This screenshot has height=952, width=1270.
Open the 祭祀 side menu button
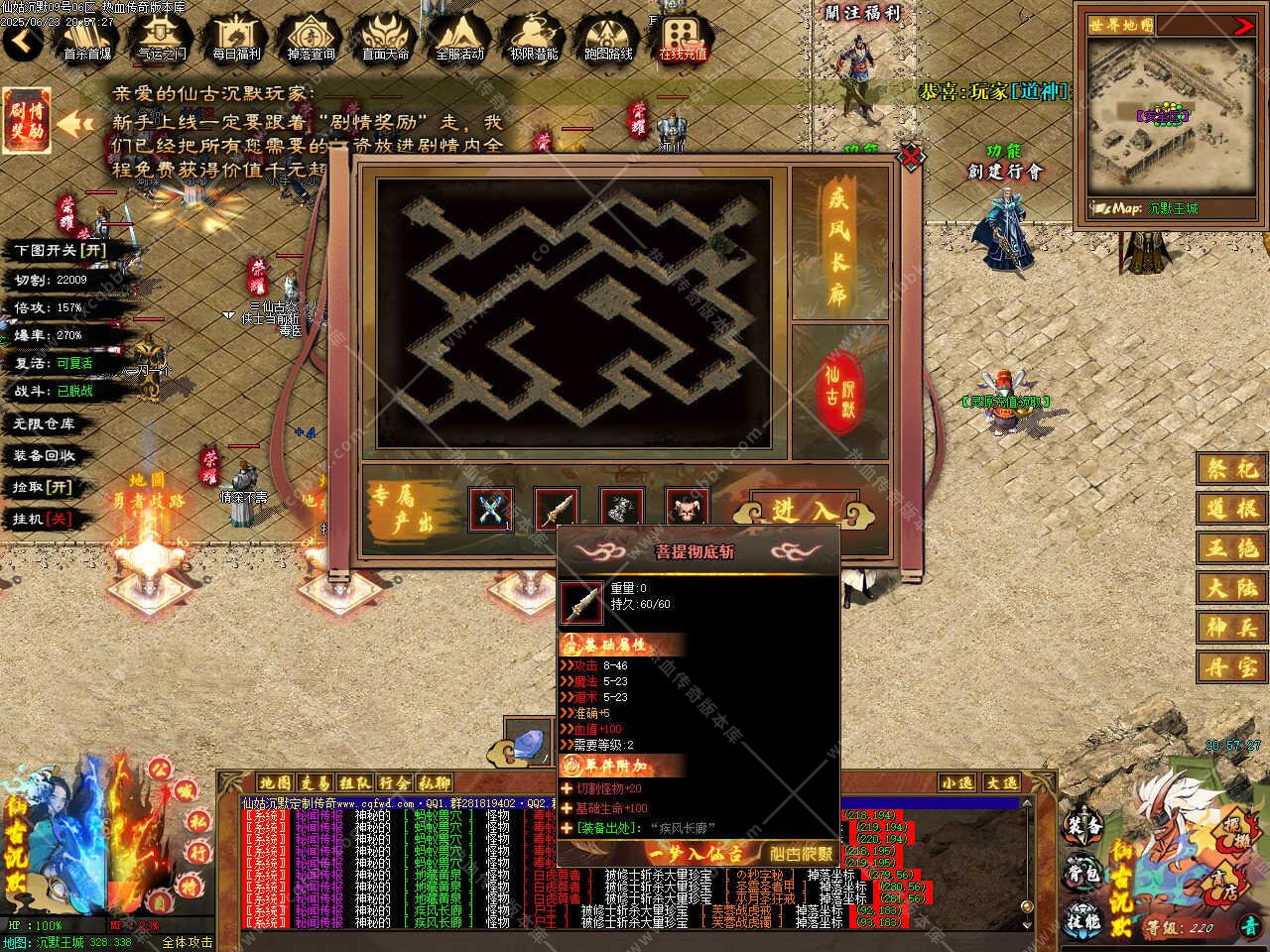[1231, 468]
